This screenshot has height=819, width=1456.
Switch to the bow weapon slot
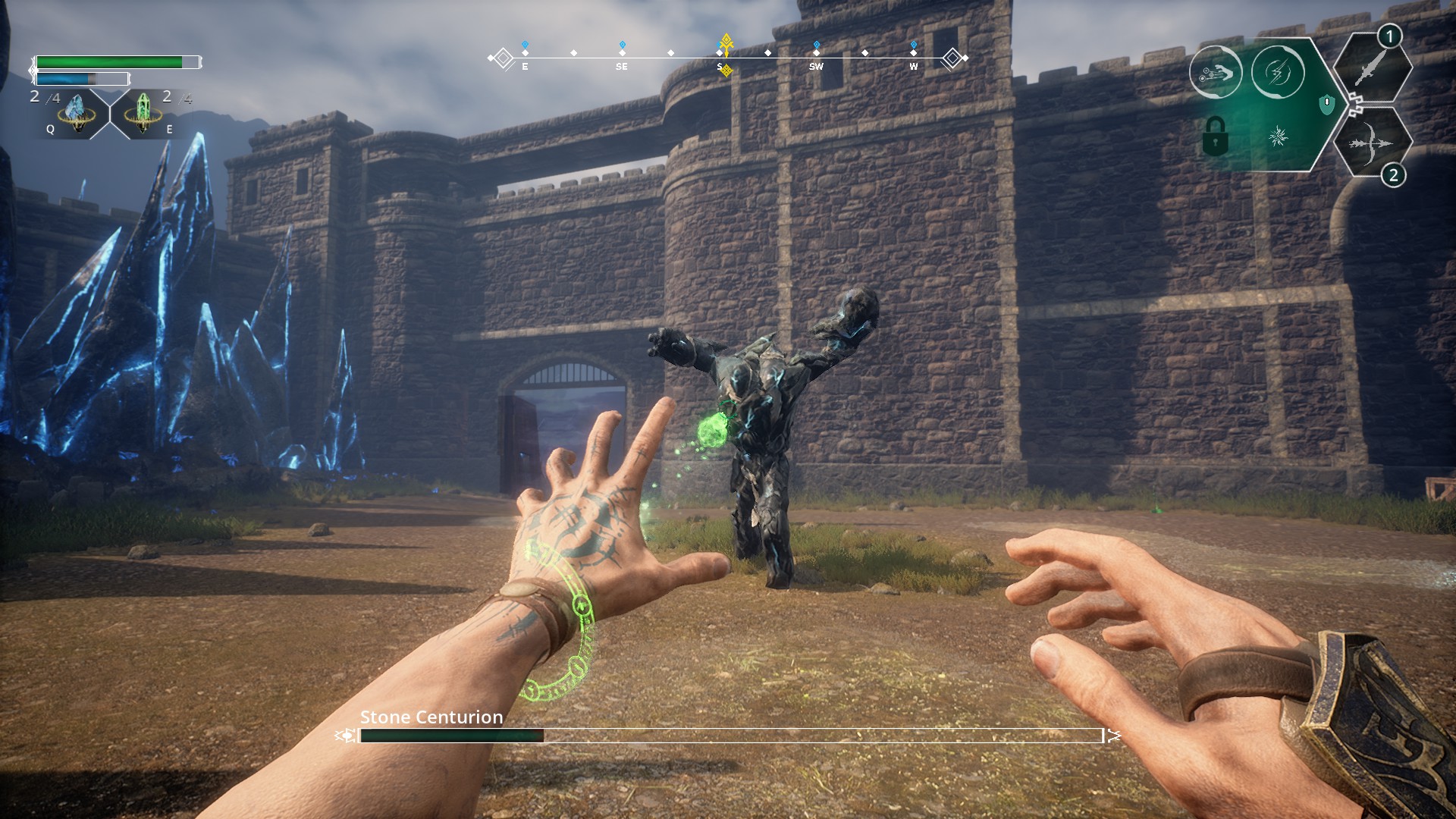point(1371,143)
